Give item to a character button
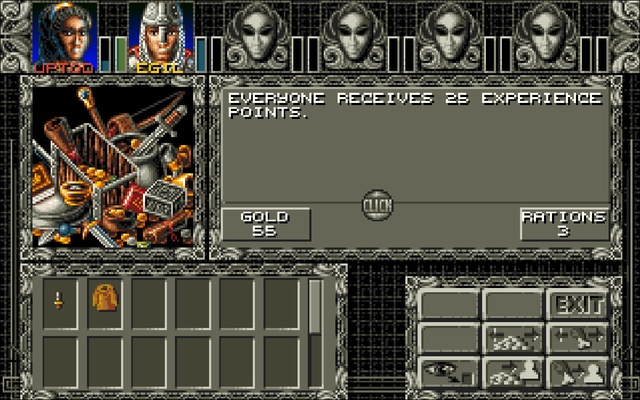 (x=577, y=371)
